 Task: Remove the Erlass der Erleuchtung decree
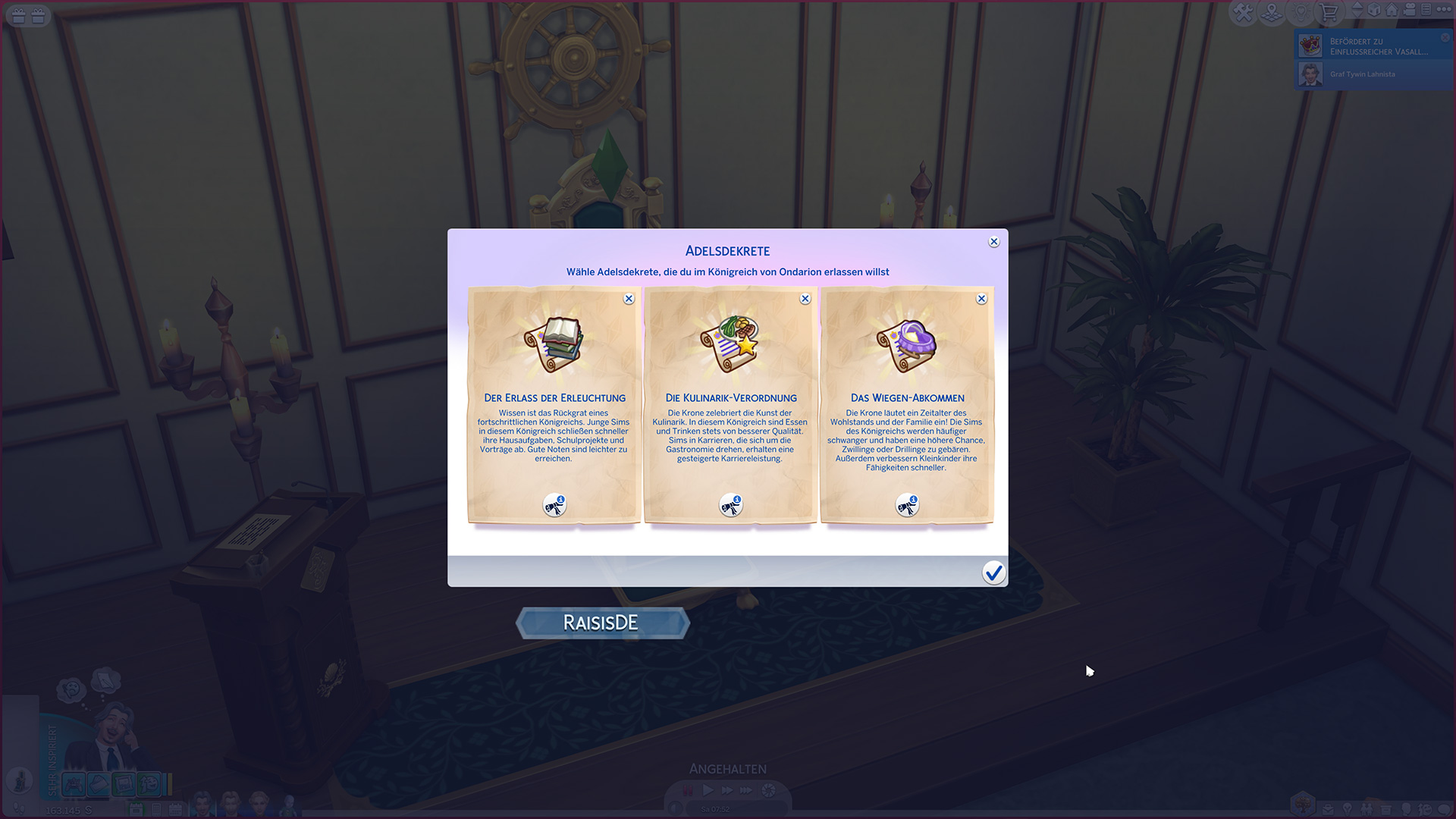pos(629,299)
